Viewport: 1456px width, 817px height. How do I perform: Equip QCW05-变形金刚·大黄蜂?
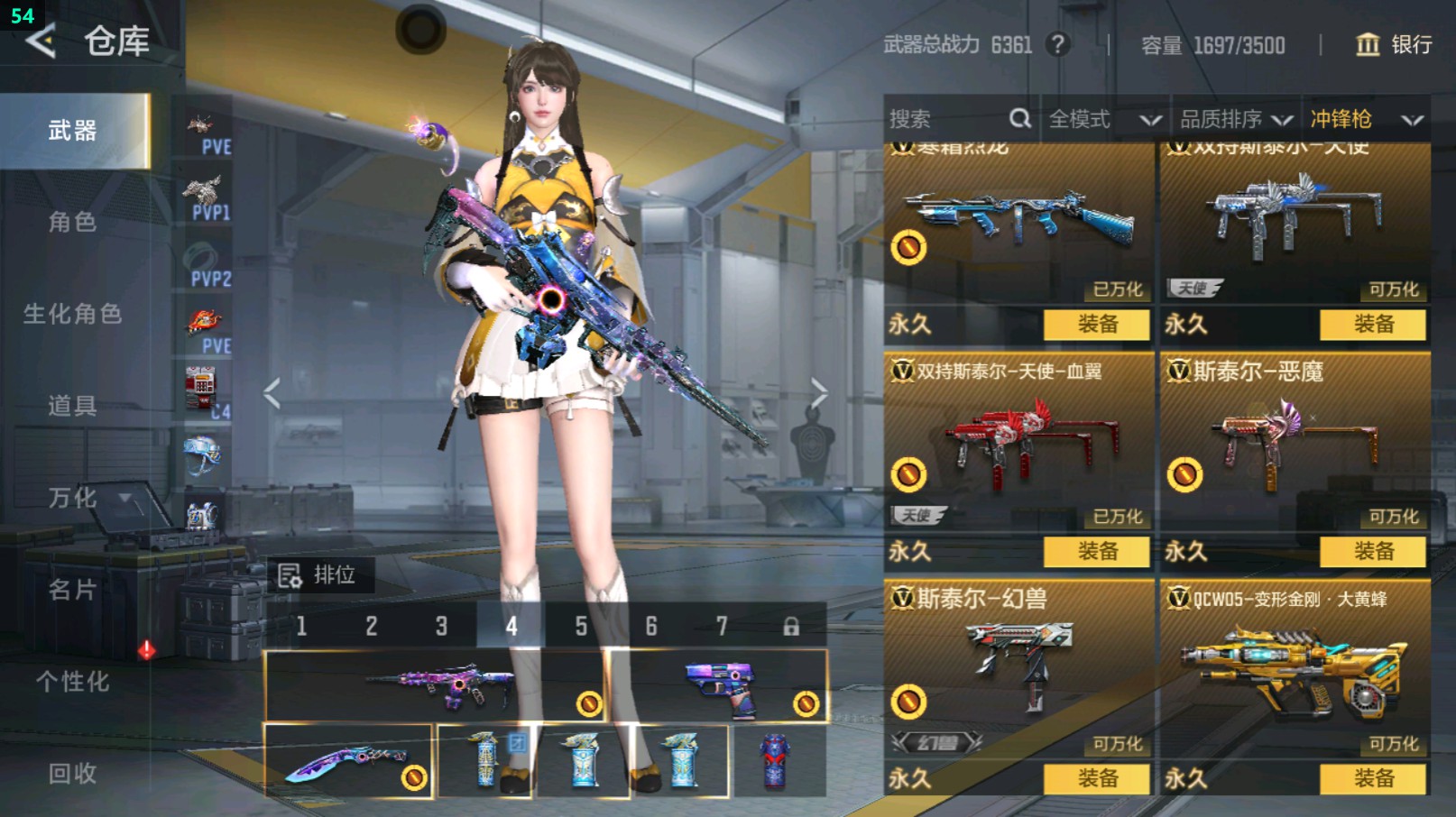click(x=1372, y=778)
